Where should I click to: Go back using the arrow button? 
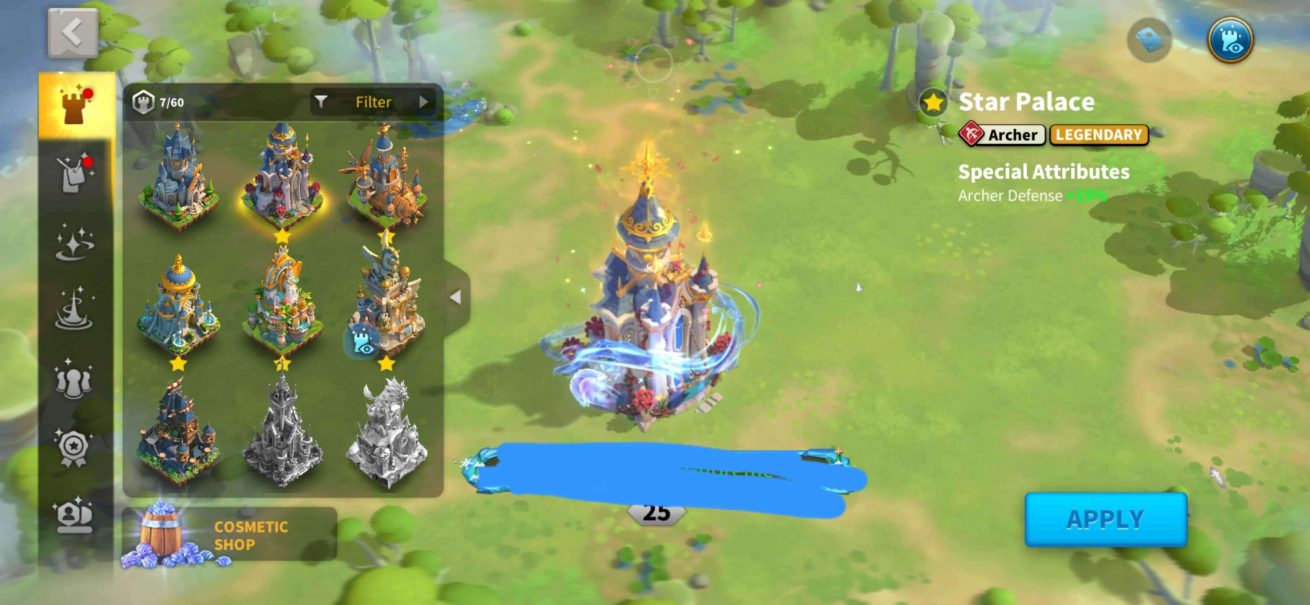[x=72, y=34]
